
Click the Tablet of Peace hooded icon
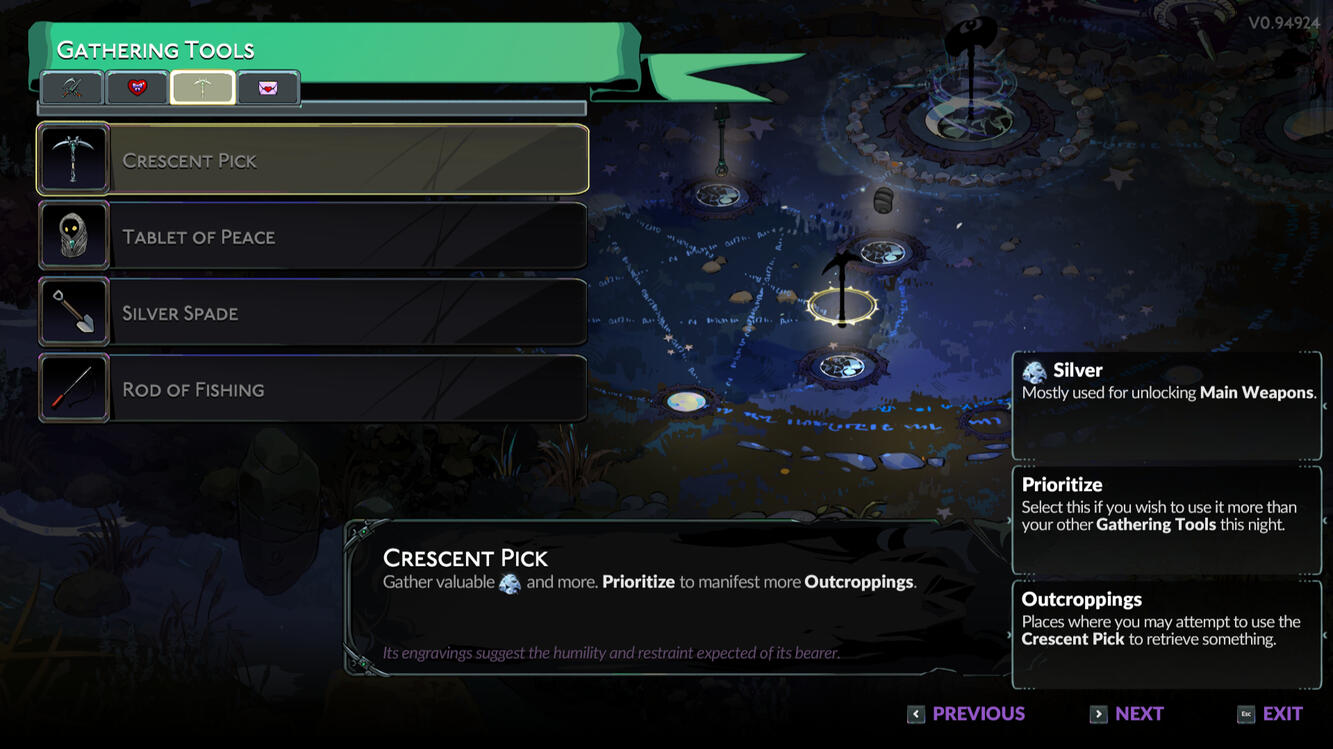[x=74, y=235]
